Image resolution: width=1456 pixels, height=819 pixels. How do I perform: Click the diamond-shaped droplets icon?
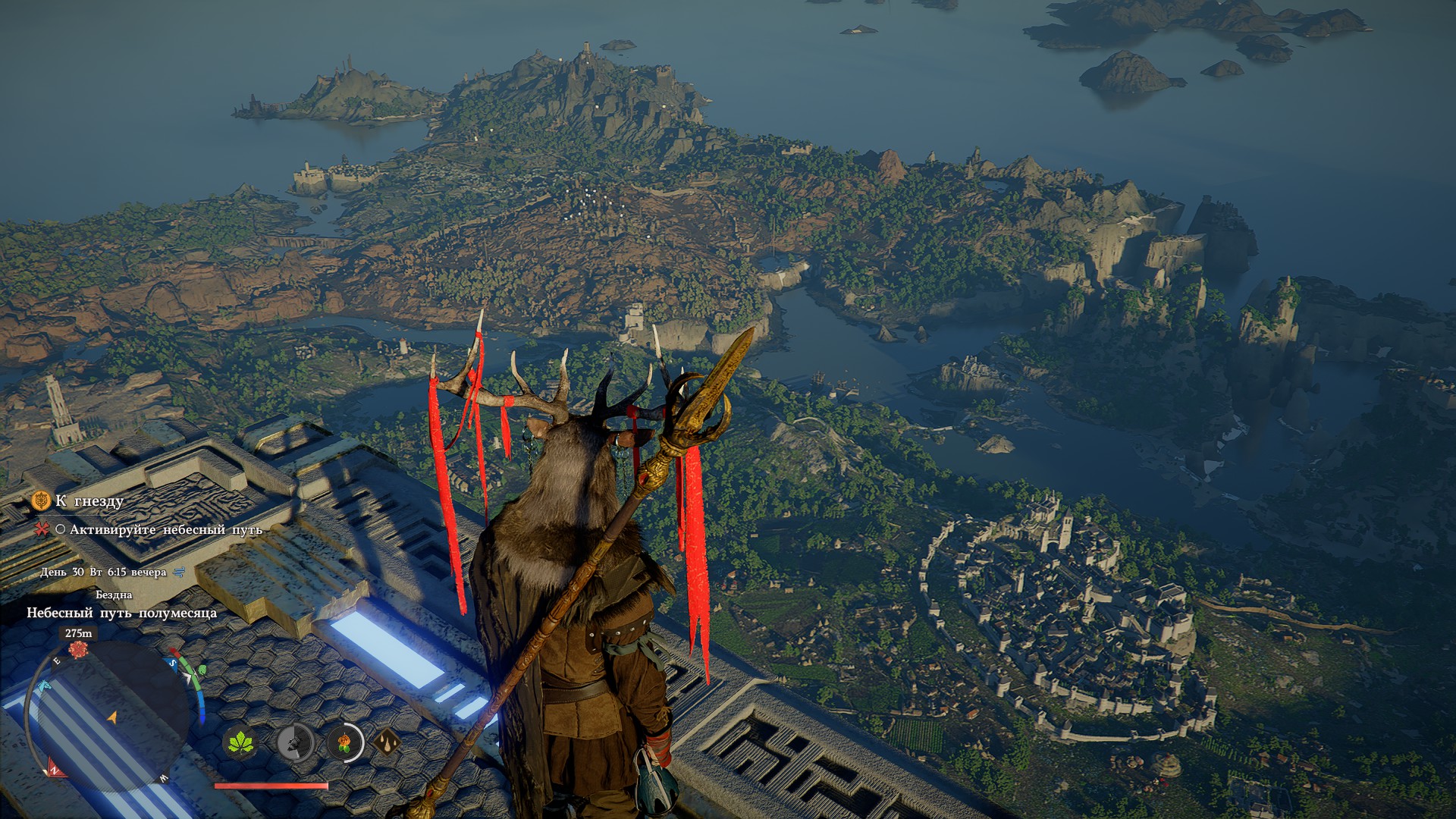click(387, 742)
